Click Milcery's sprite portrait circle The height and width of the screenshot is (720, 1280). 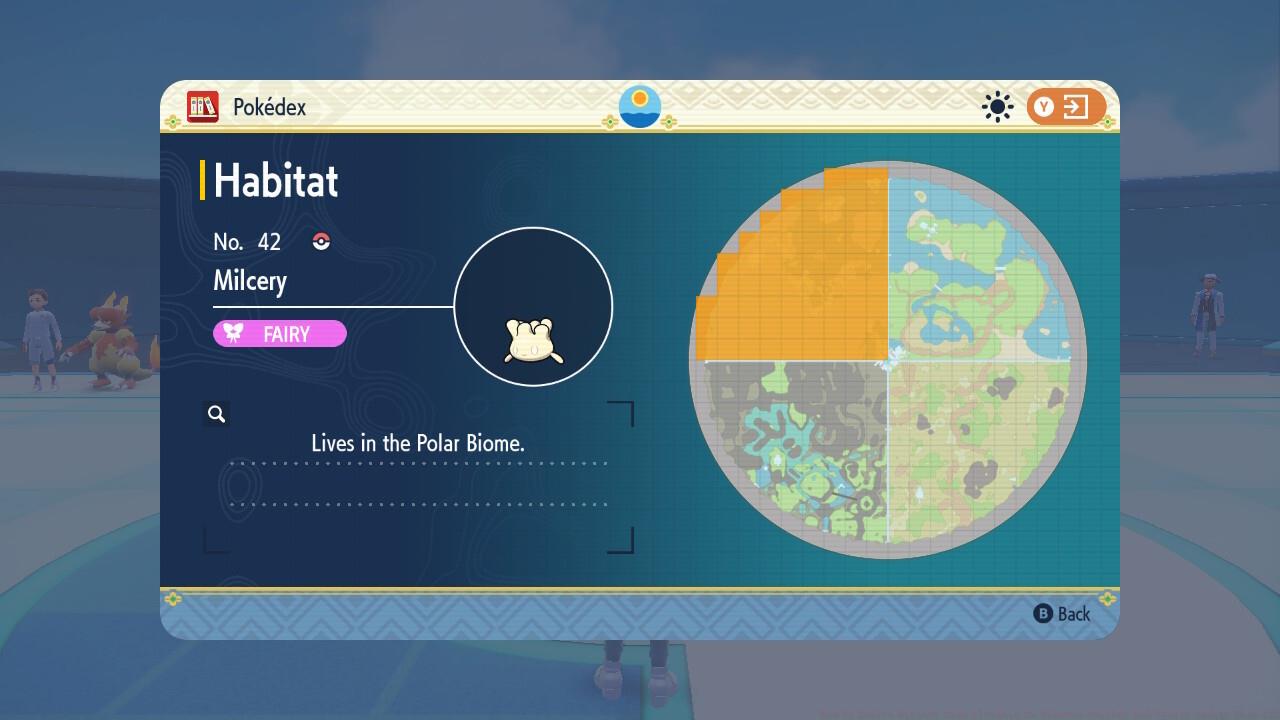pyautogui.click(x=533, y=305)
